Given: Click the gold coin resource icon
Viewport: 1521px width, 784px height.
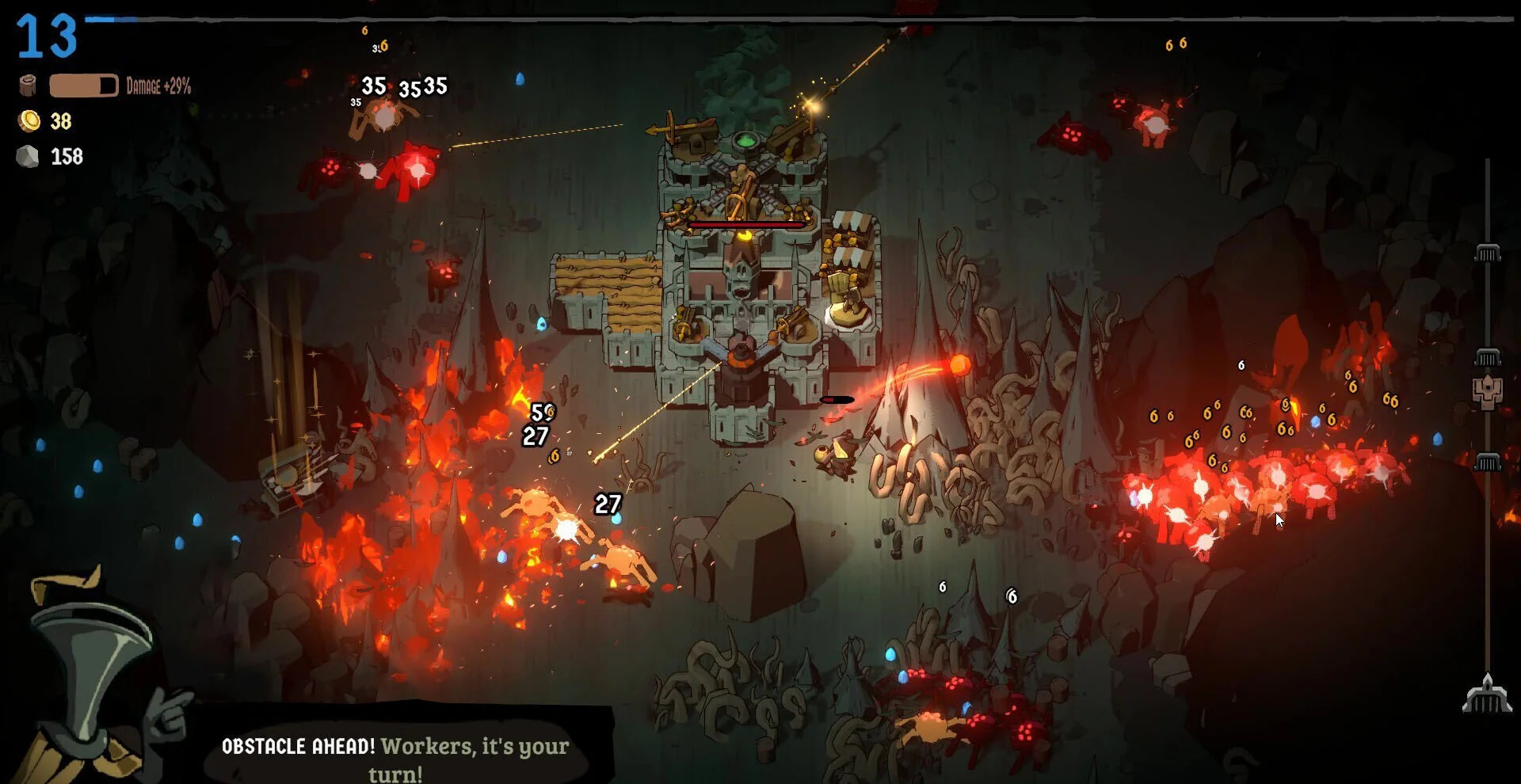Looking at the screenshot, I should tap(29, 121).
